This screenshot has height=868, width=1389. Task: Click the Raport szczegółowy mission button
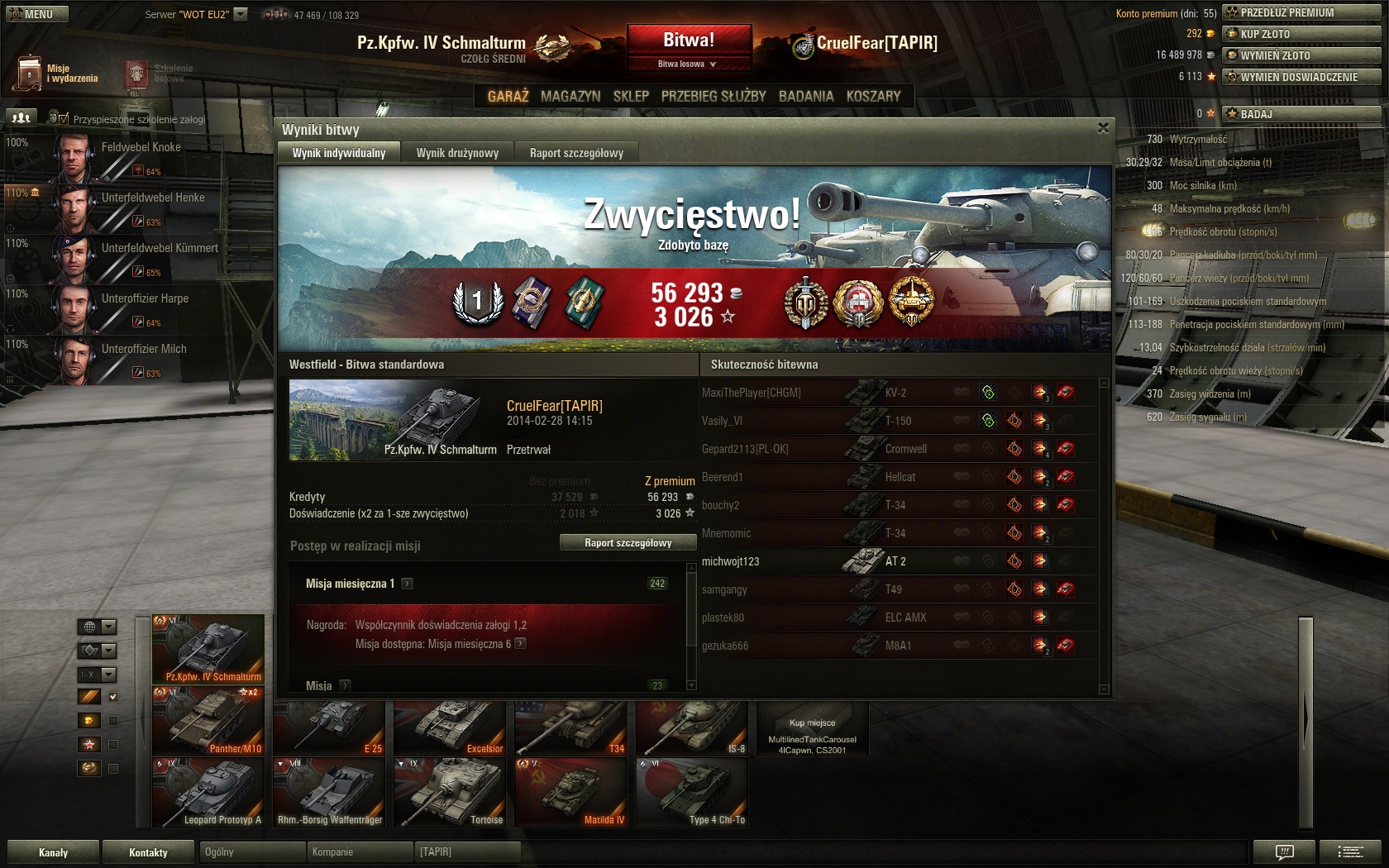628,543
